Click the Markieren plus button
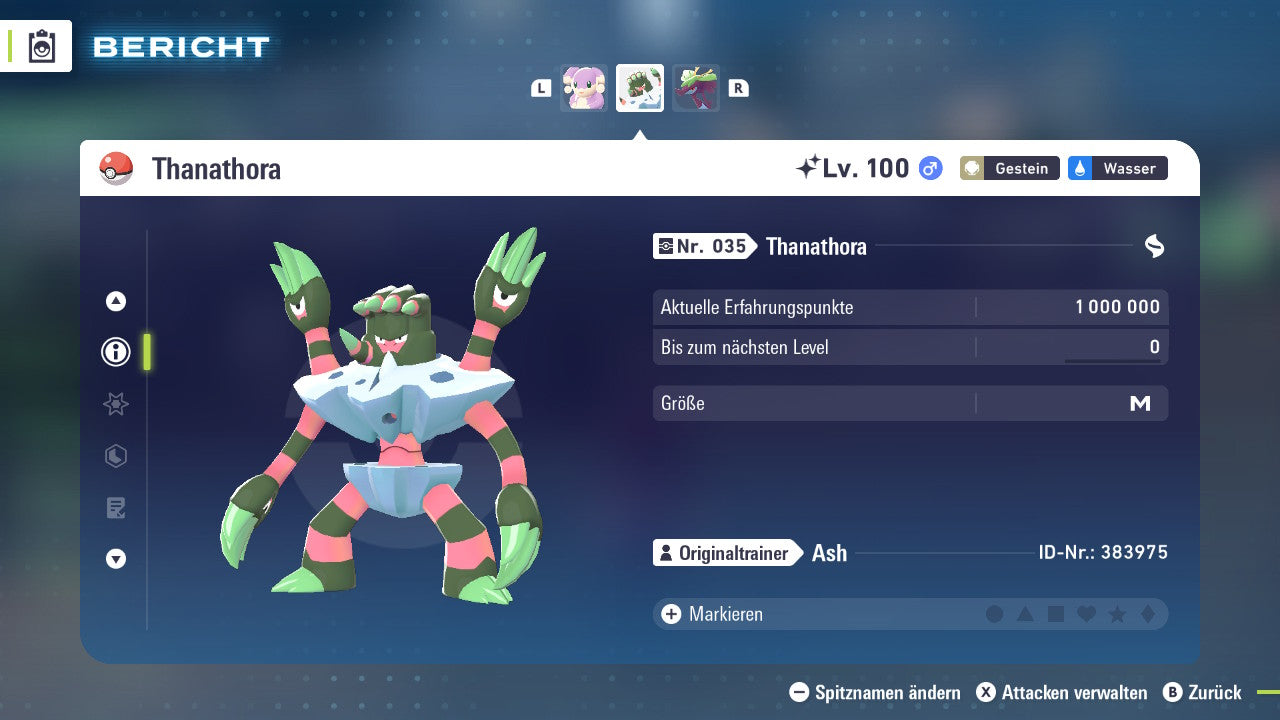 tap(671, 614)
